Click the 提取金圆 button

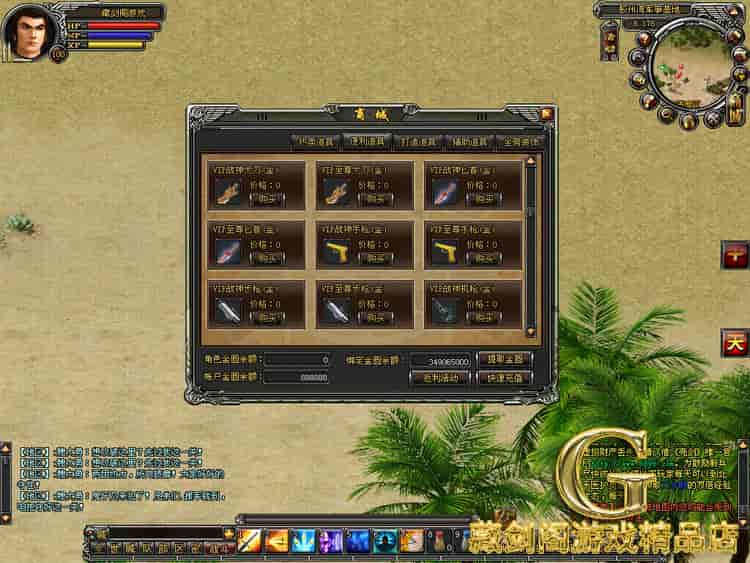(x=503, y=359)
